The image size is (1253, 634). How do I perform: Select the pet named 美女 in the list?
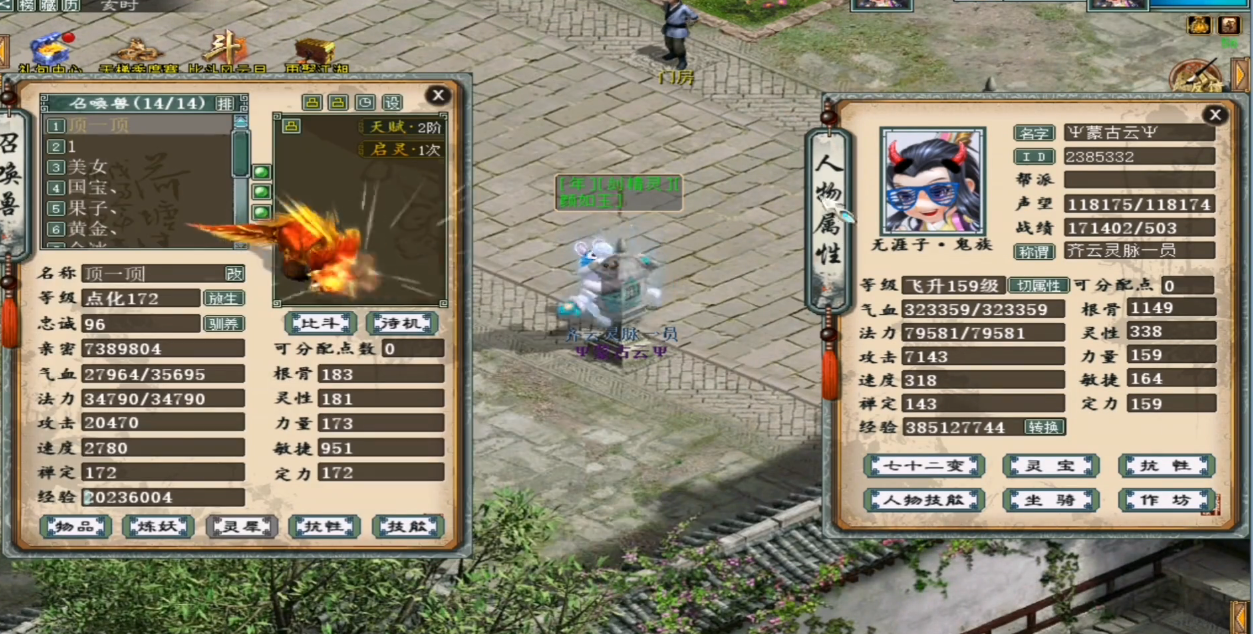click(x=90, y=167)
